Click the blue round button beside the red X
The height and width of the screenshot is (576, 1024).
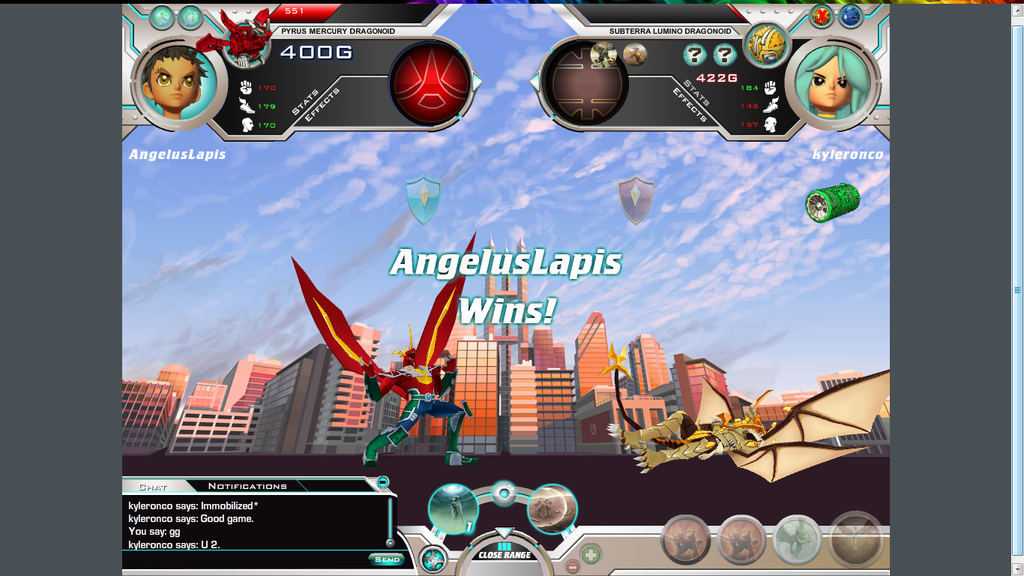tap(850, 16)
